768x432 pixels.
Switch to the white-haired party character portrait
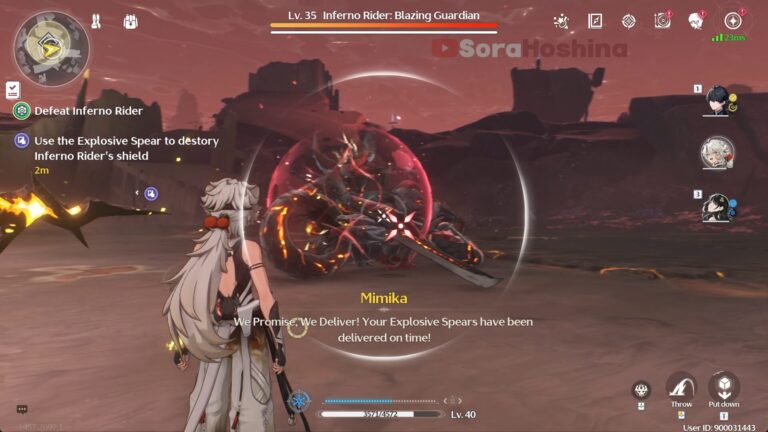718,153
